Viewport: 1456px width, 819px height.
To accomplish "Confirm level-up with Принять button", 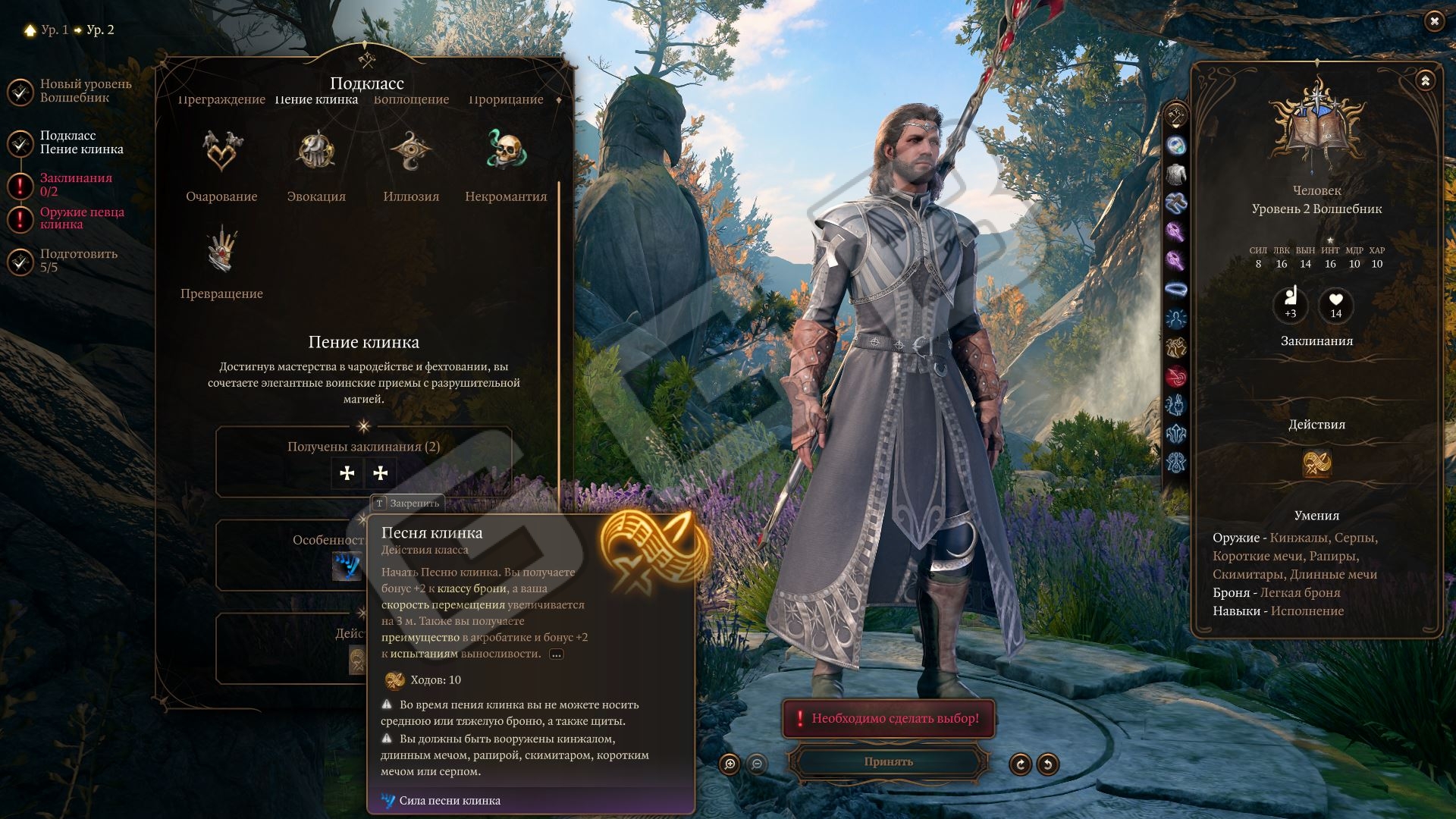I will click(888, 761).
